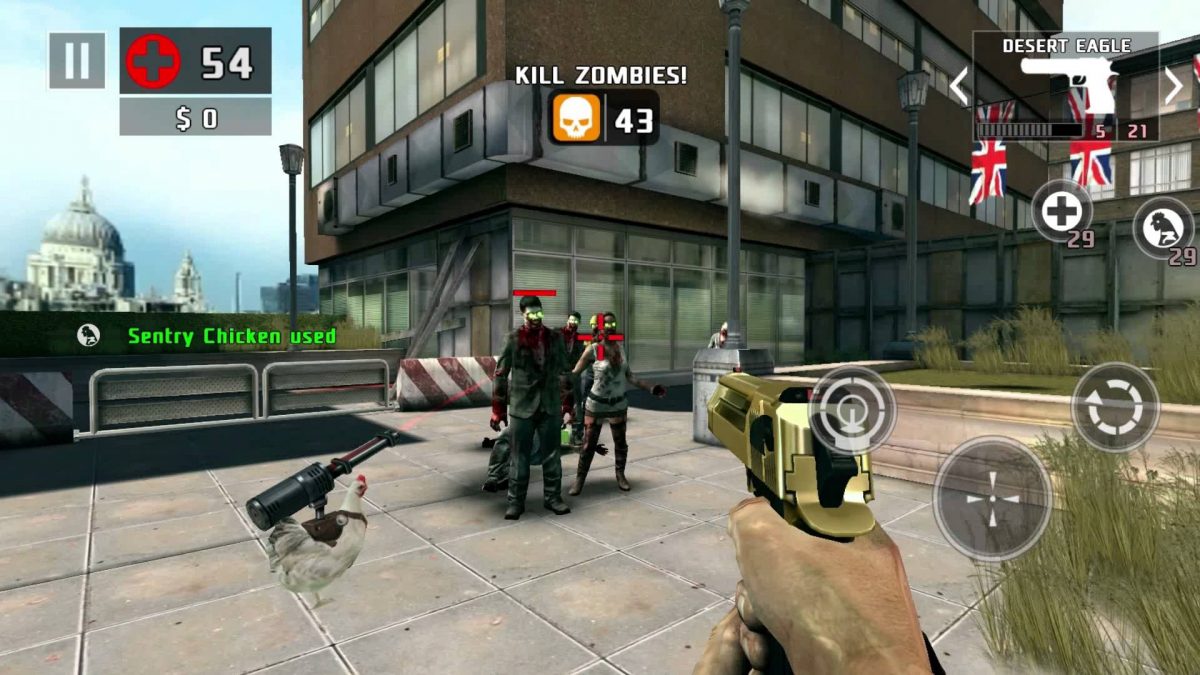Image resolution: width=1200 pixels, height=675 pixels.
Task: Tap the aim-down-sights button
Action: (851, 410)
